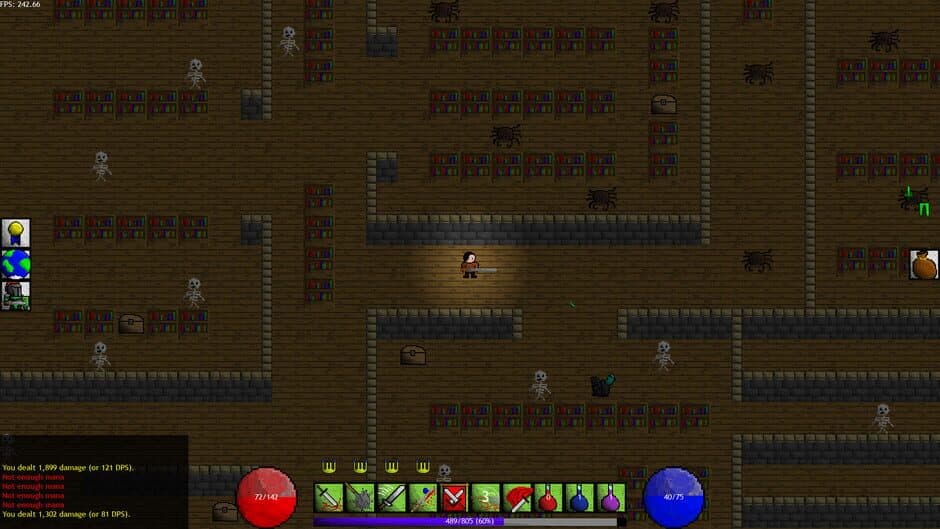Consume the purple potion
Image resolution: width=940 pixels, height=529 pixels.
tap(609, 497)
